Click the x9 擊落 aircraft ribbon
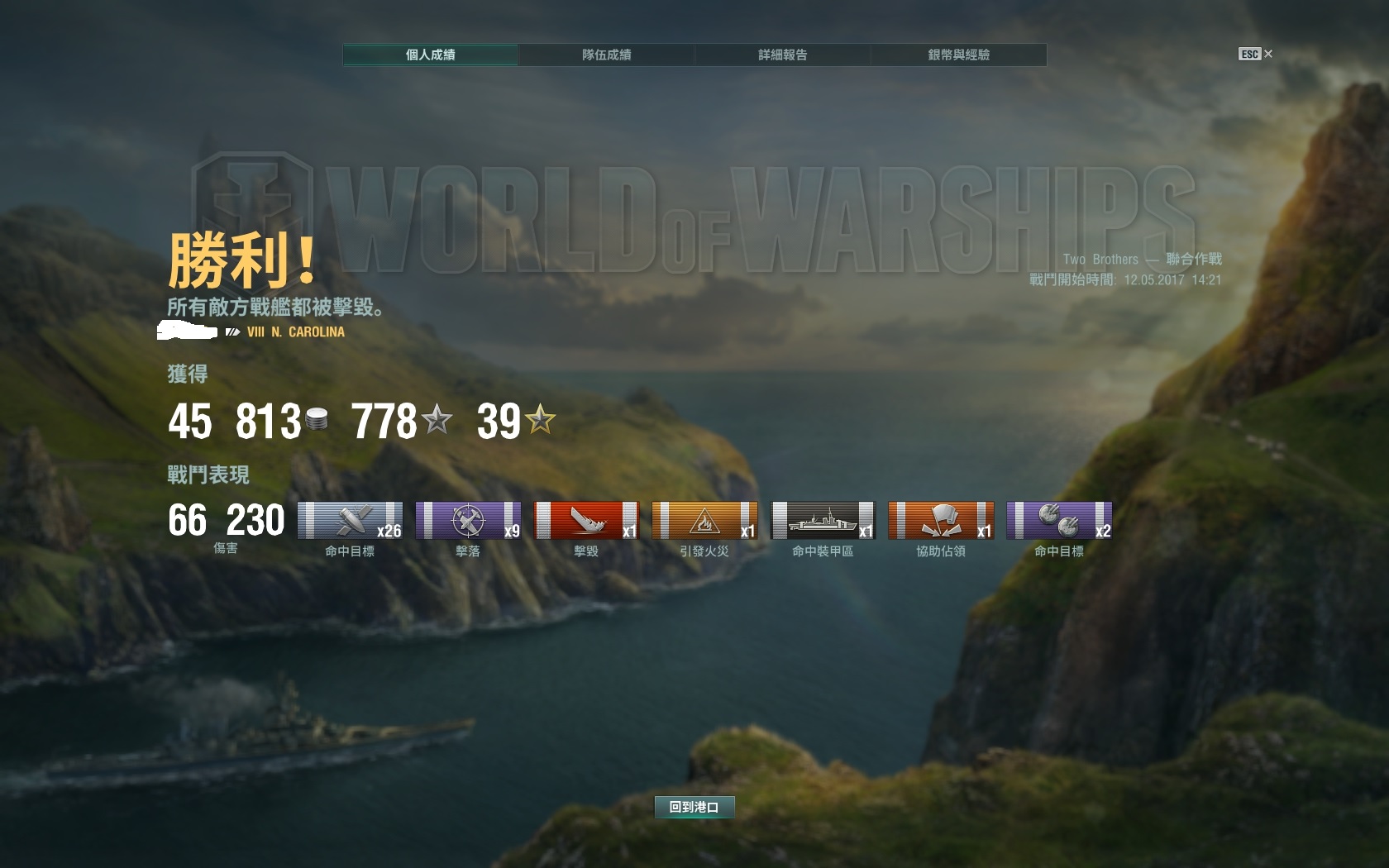This screenshot has width=1389, height=868. tap(468, 521)
